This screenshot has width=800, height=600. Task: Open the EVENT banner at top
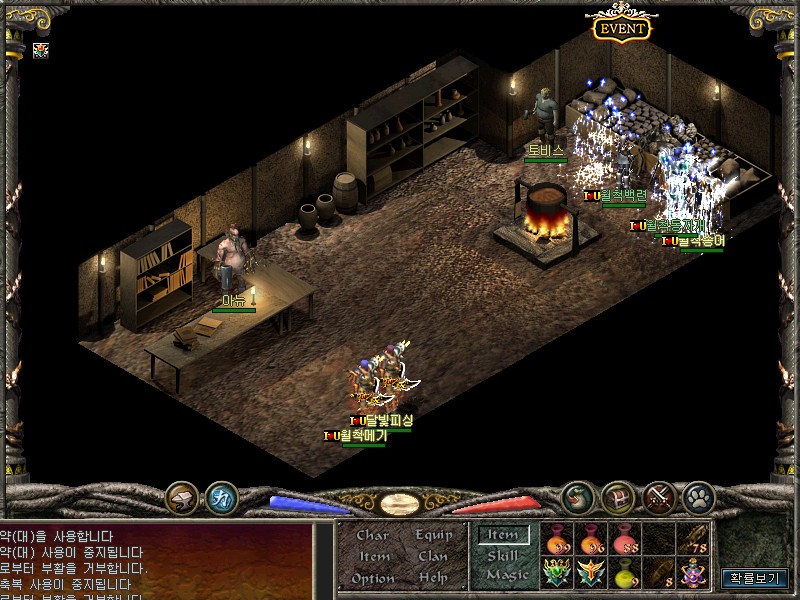pyautogui.click(x=621, y=28)
